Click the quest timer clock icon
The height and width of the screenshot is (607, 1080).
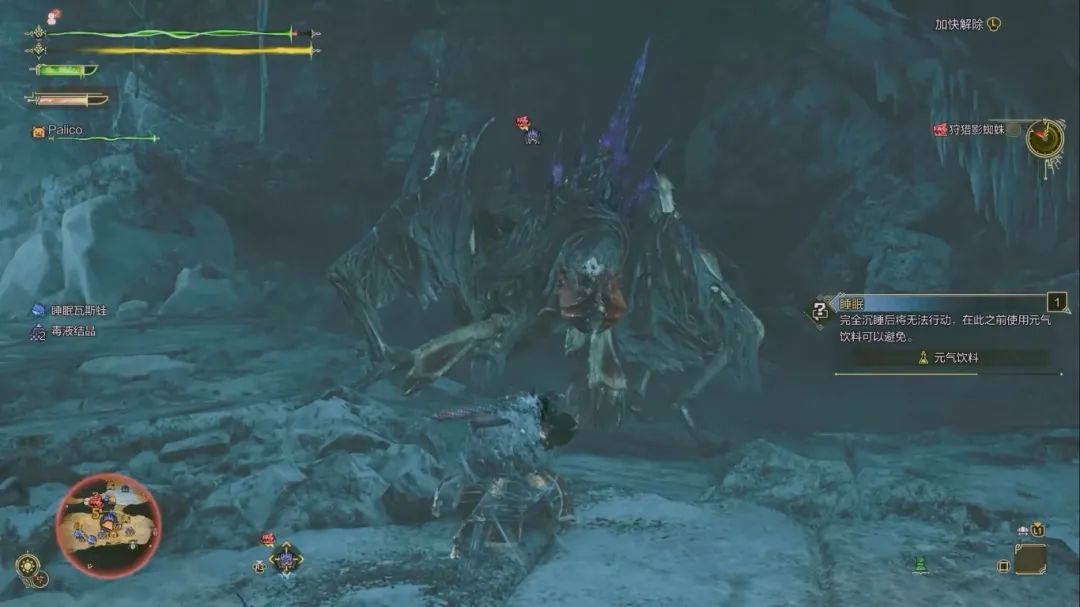[x=1044, y=138]
